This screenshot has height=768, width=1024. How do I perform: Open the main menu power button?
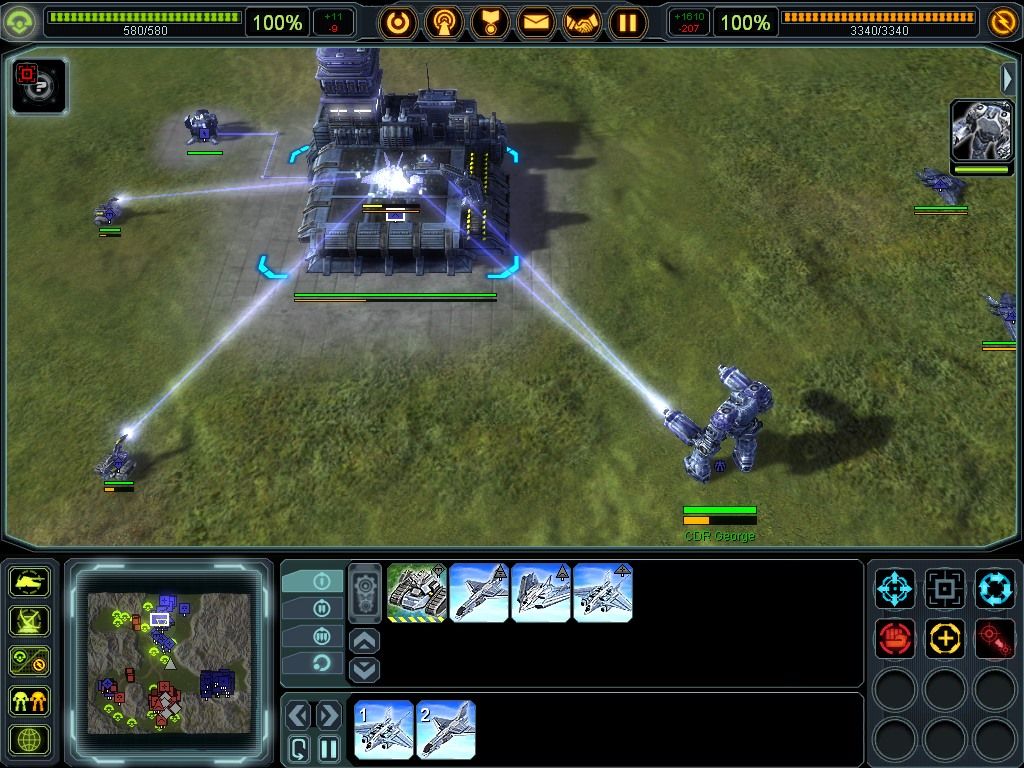(x=398, y=22)
